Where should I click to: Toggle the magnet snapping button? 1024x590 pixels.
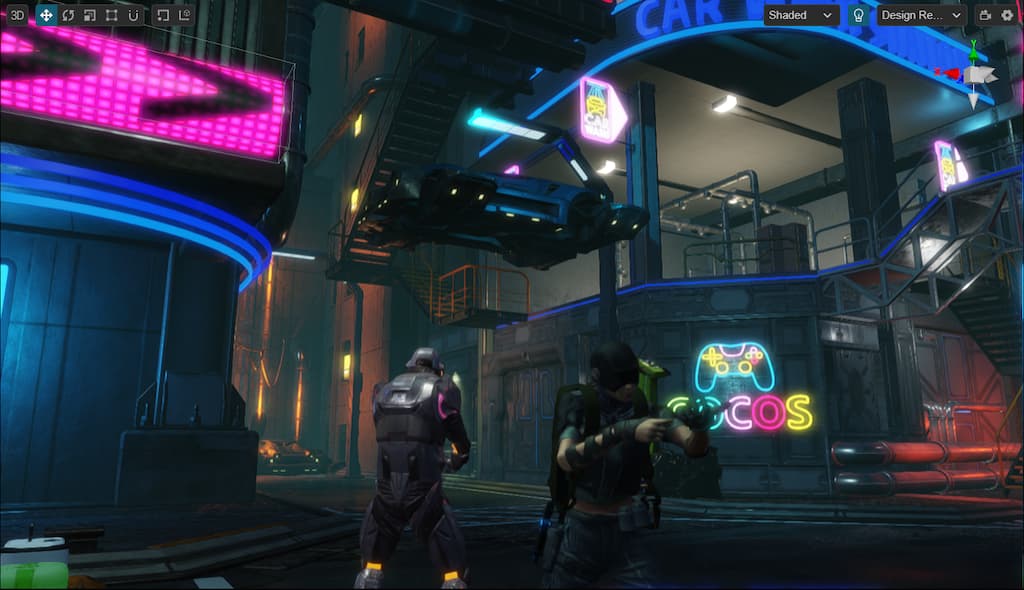133,15
